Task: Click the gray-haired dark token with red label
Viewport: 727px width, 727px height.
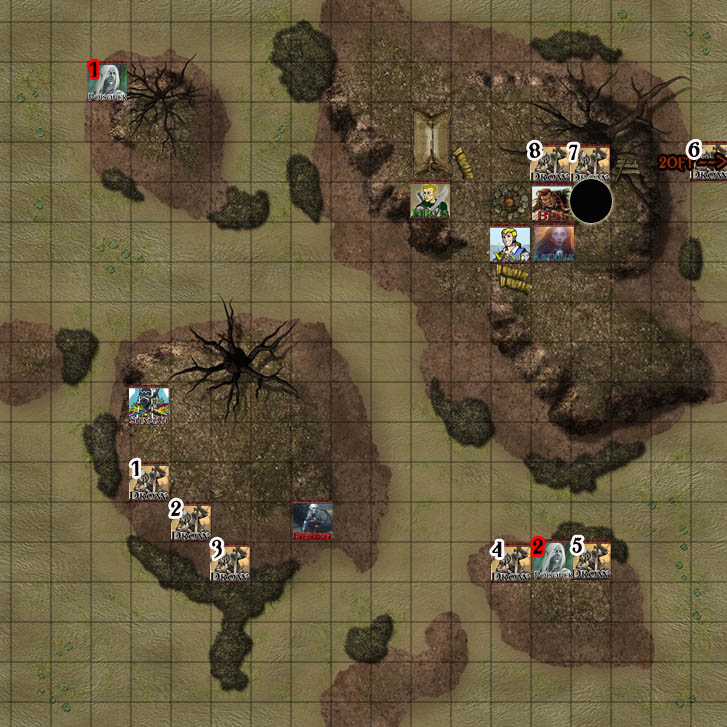Action: [312, 522]
